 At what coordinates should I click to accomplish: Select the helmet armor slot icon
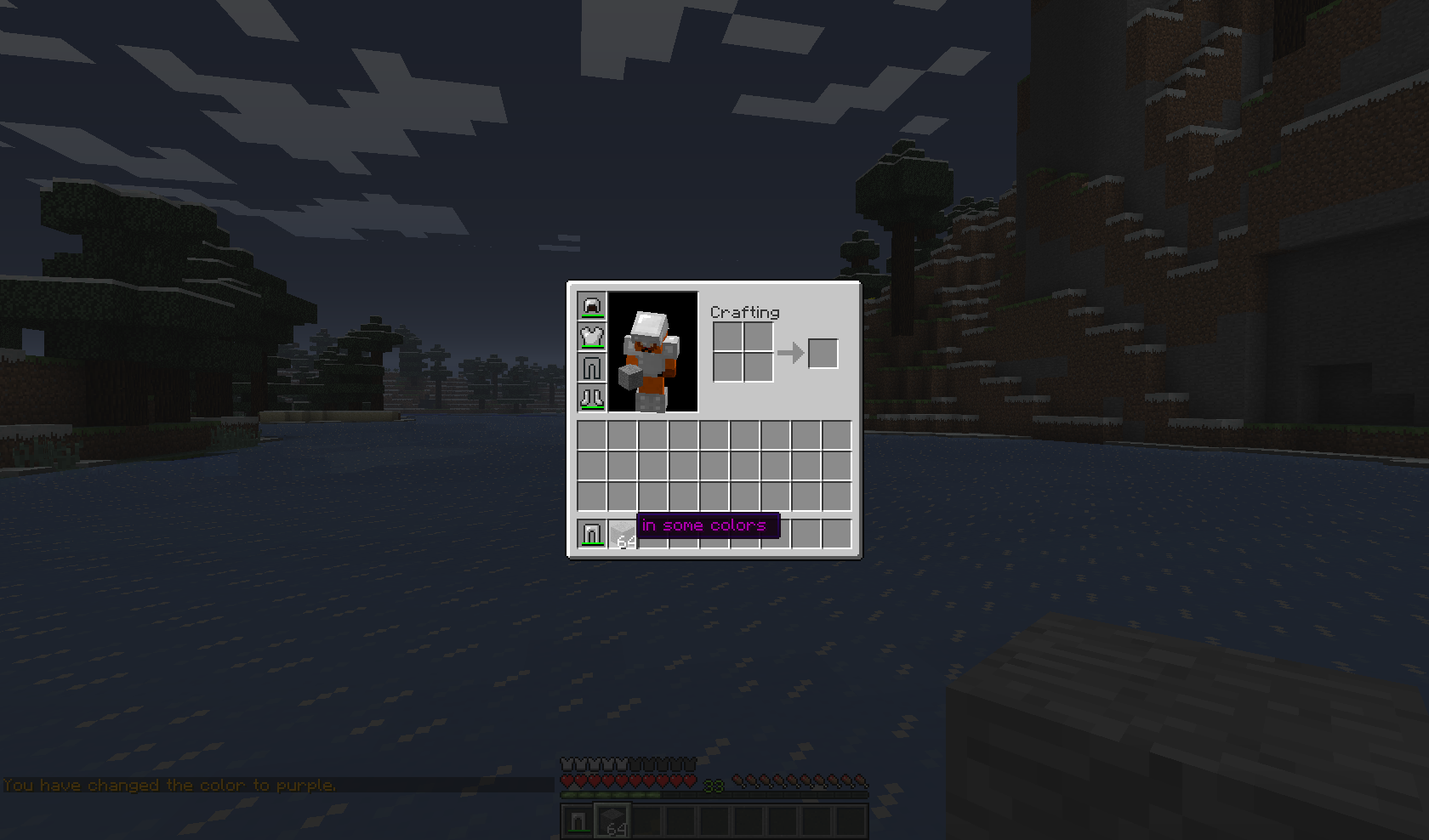pyautogui.click(x=592, y=306)
